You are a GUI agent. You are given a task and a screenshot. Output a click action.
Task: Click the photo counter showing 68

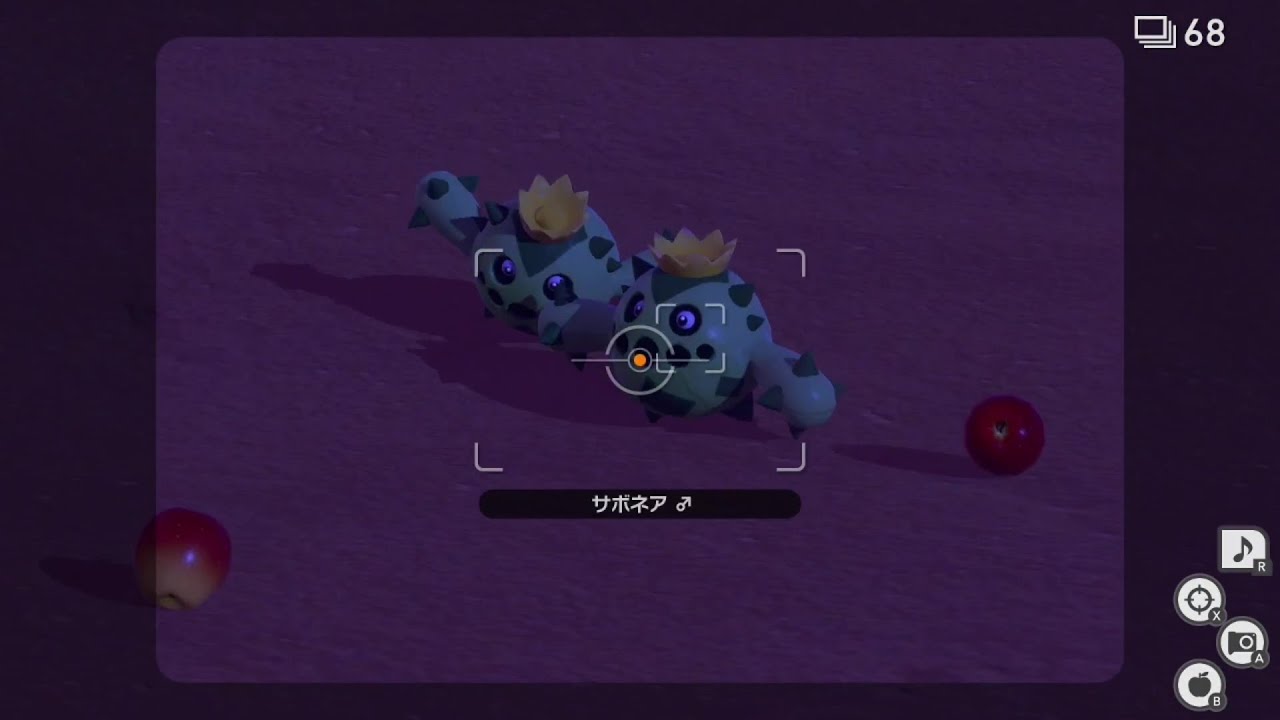[1205, 32]
